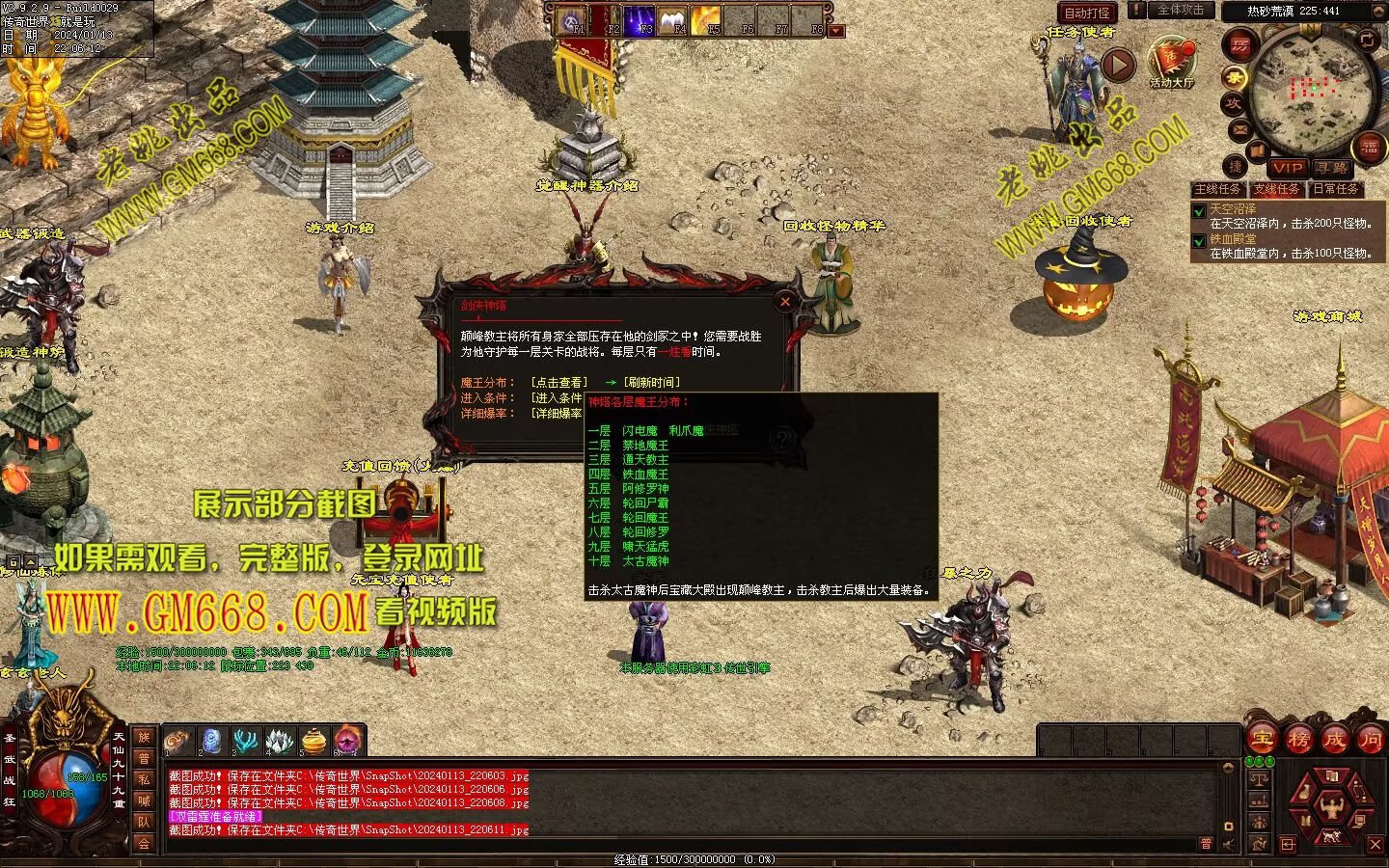The width and height of the screenshot is (1389, 868).
Task: Select the 队 team chat channel
Action: coord(144,822)
